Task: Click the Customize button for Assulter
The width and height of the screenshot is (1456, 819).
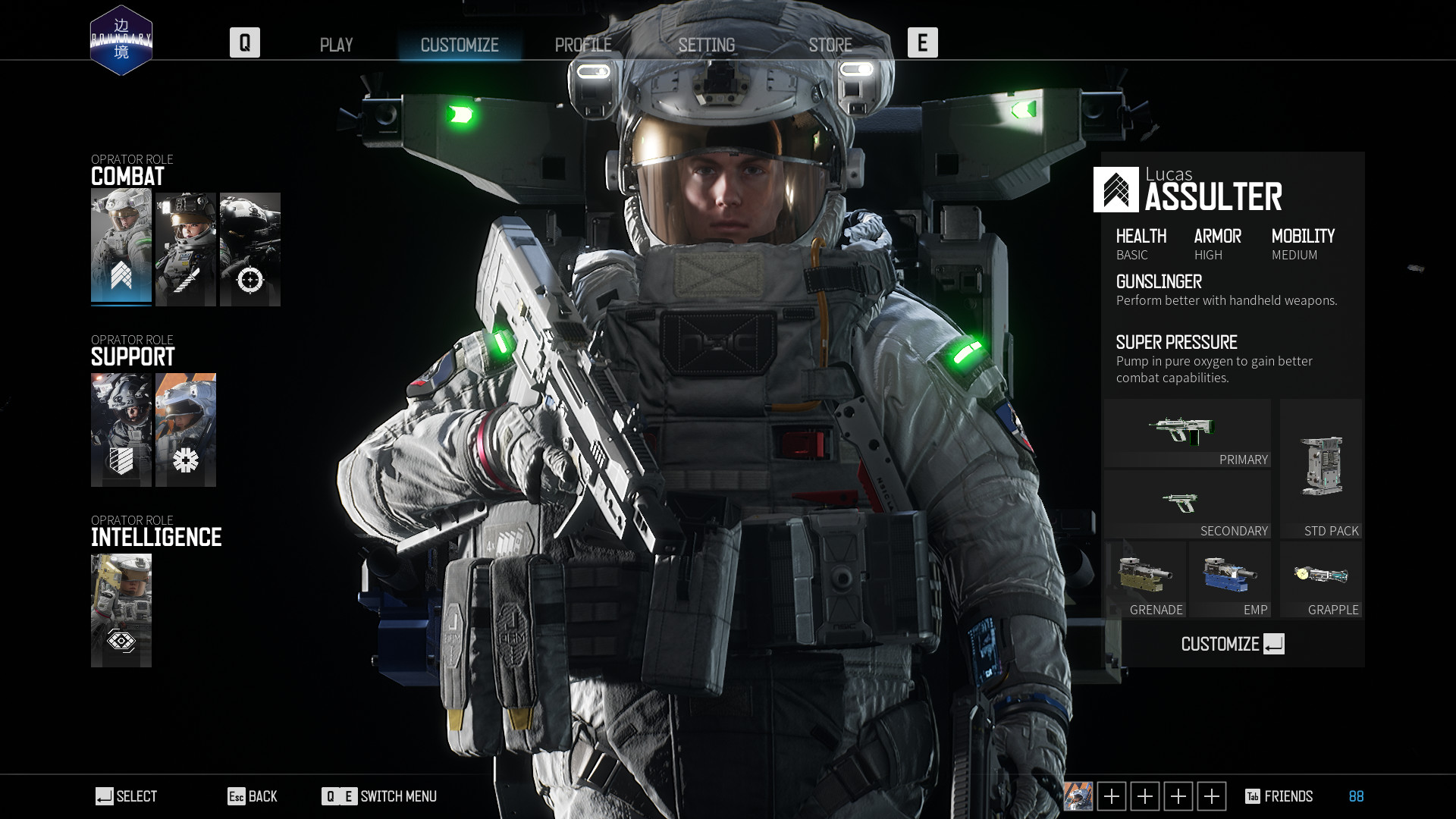Action: click(1232, 644)
